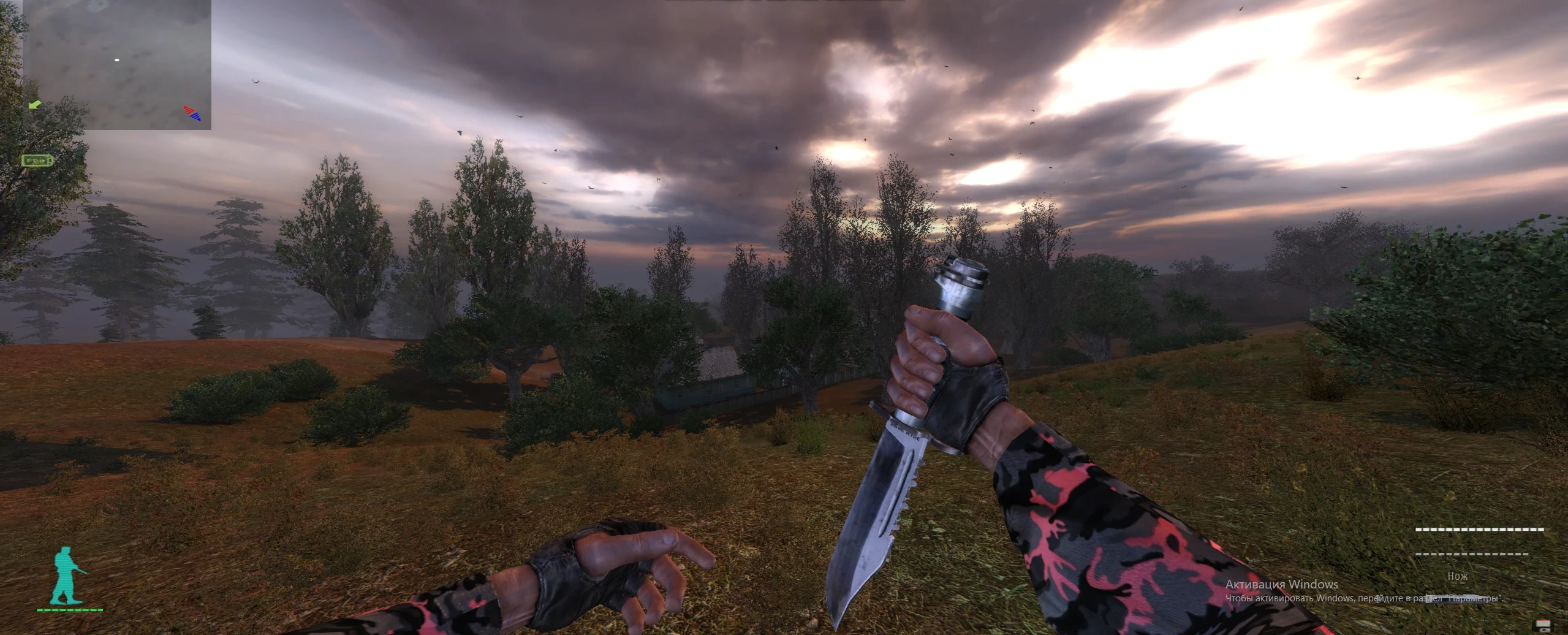Click the PDA battery indicator icon

pyautogui.click(x=37, y=161)
